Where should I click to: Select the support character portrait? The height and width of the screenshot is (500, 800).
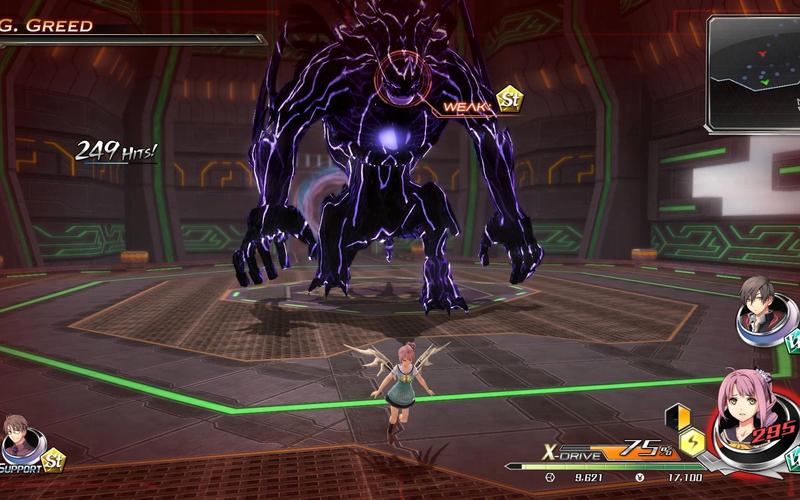click(x=19, y=438)
